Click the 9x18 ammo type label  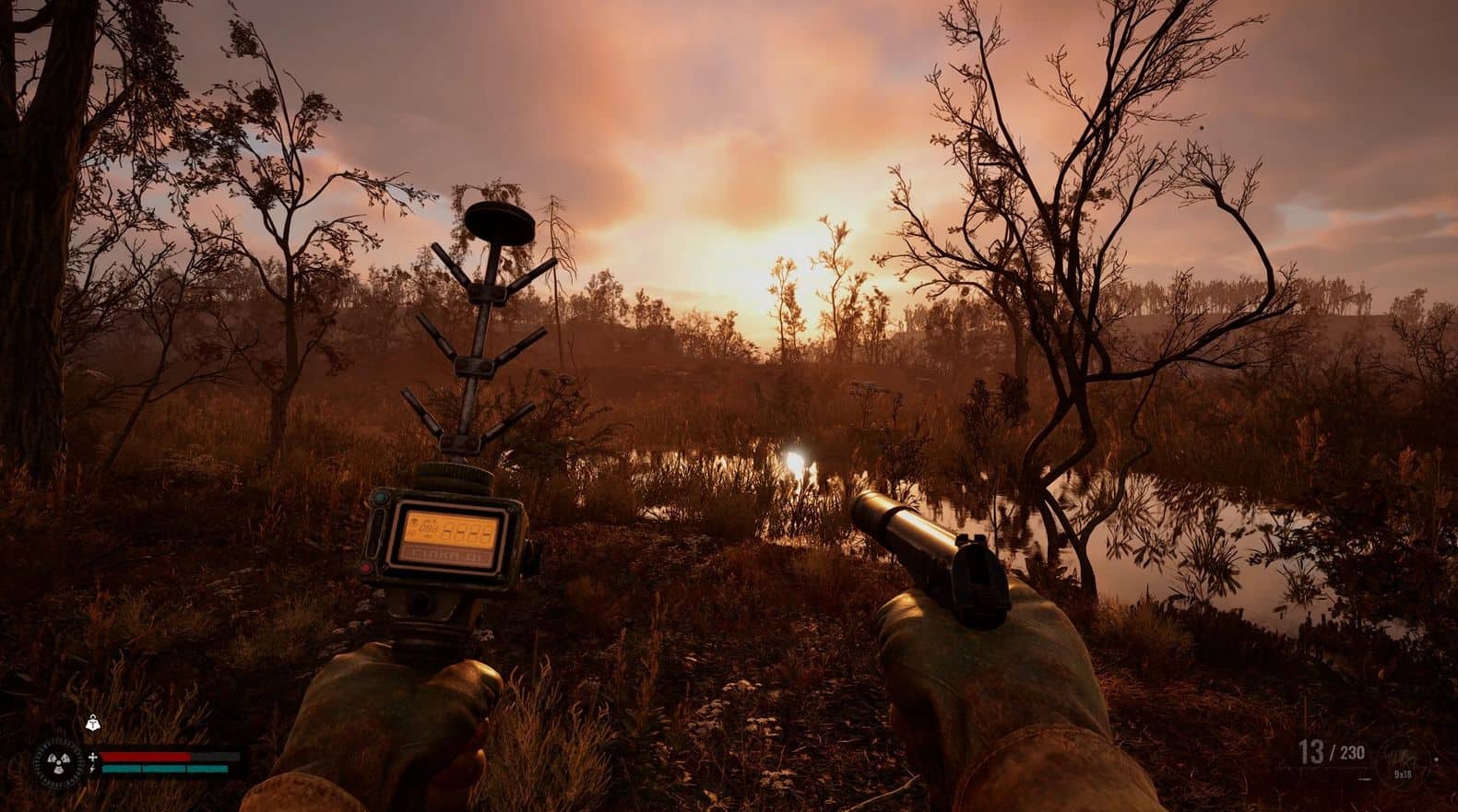point(1403,774)
